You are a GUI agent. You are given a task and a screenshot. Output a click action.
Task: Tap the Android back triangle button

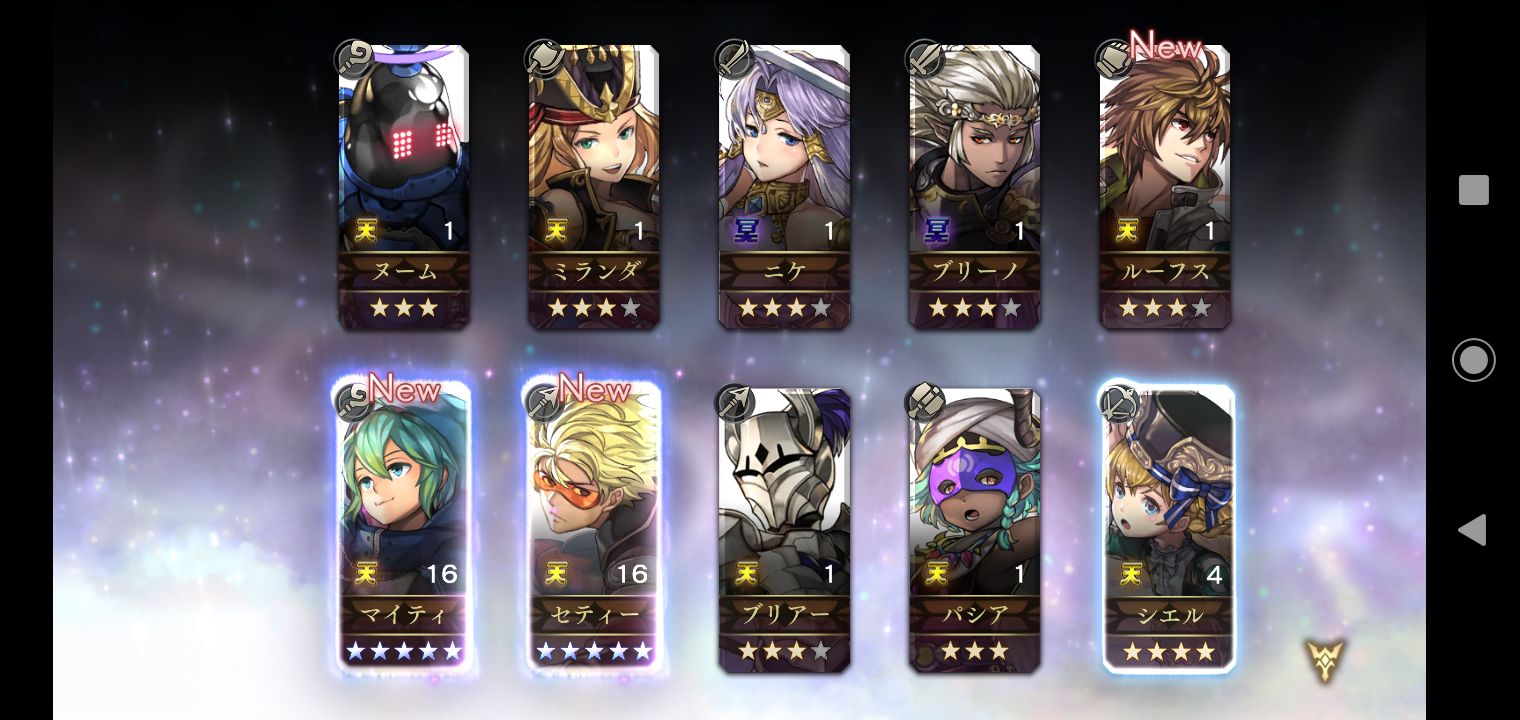tap(1472, 530)
